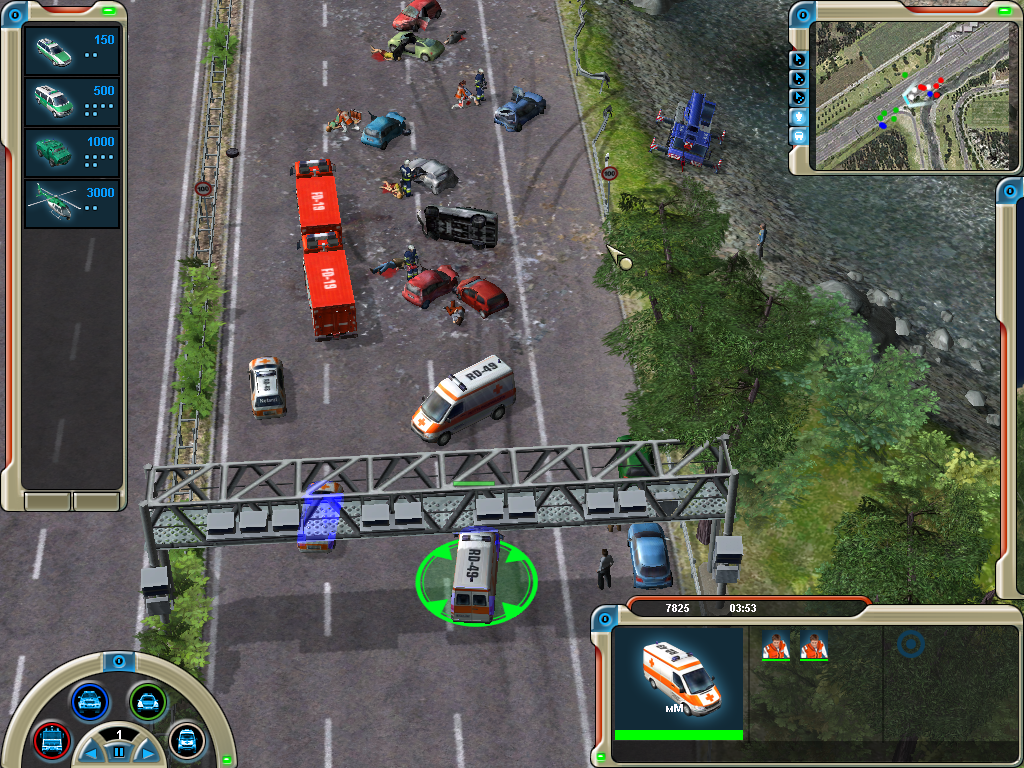Pick the 1000-cost green armored vehicle
1024x768 pixels.
pos(71,153)
